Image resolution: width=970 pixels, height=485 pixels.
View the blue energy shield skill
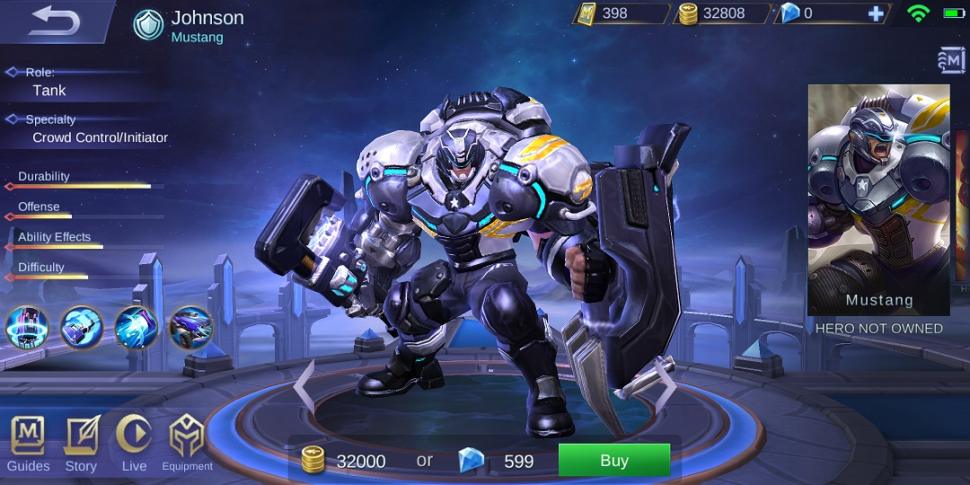pyautogui.click(x=135, y=326)
